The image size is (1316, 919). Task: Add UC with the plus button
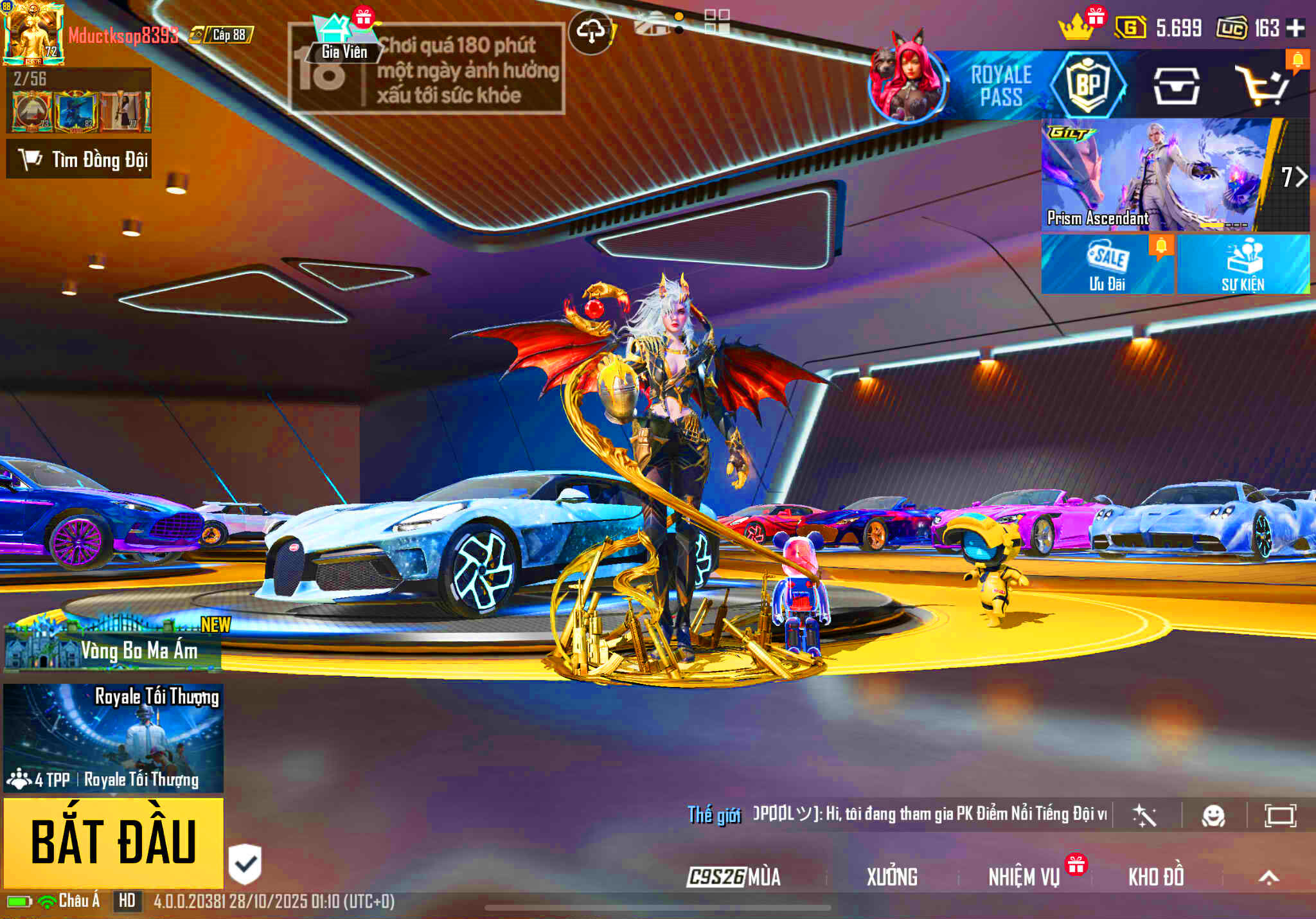pos(1296,28)
